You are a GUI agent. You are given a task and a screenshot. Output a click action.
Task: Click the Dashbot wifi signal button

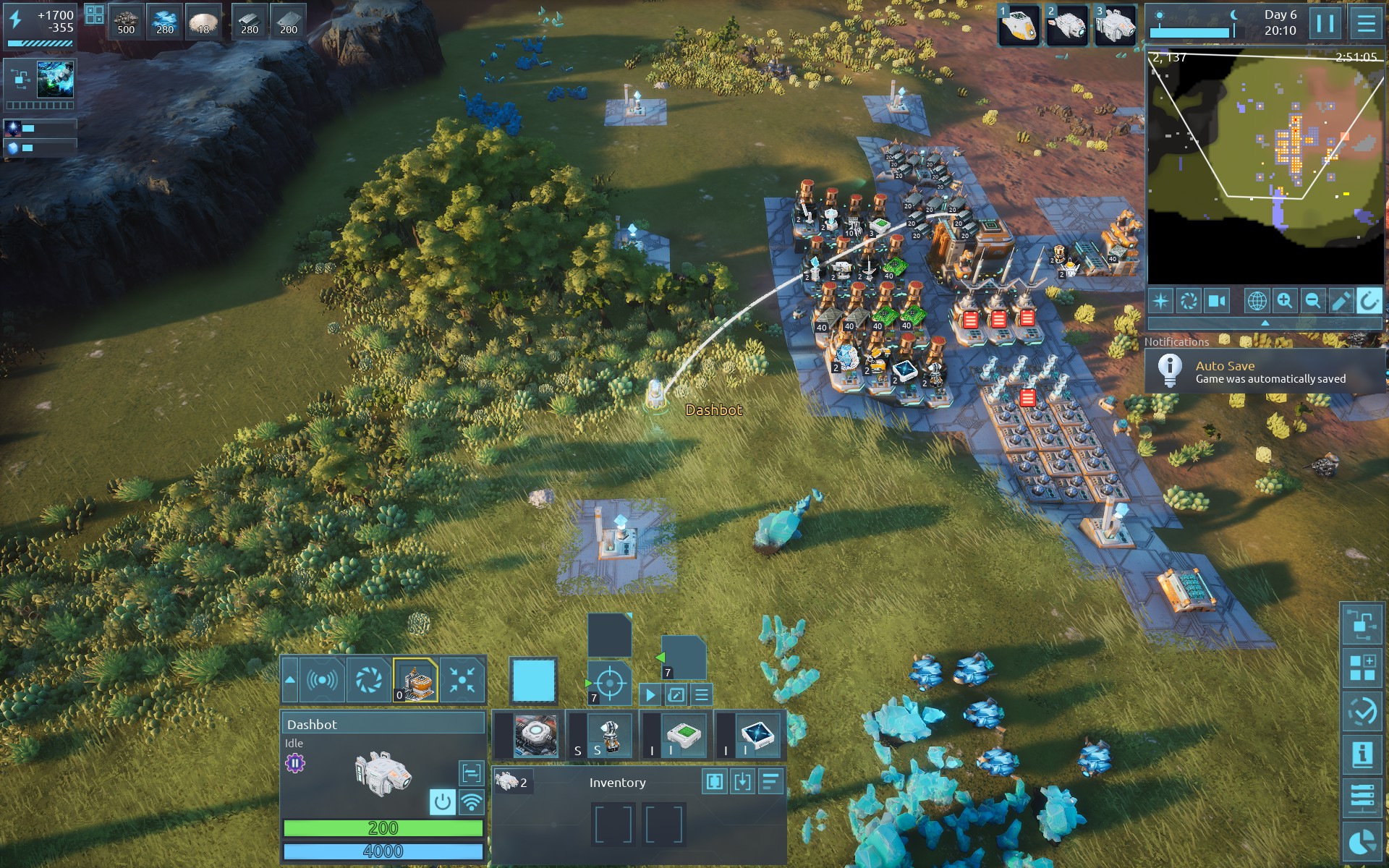pyautogui.click(x=472, y=801)
